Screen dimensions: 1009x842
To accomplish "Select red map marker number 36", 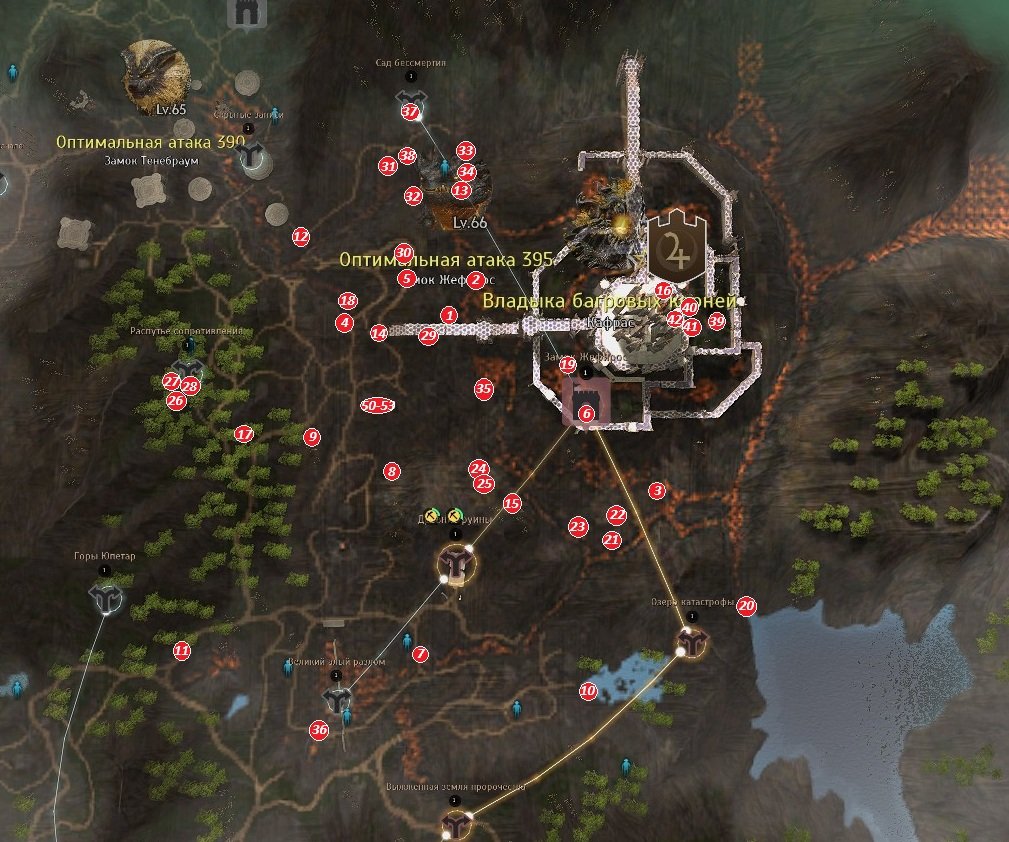I will (319, 730).
